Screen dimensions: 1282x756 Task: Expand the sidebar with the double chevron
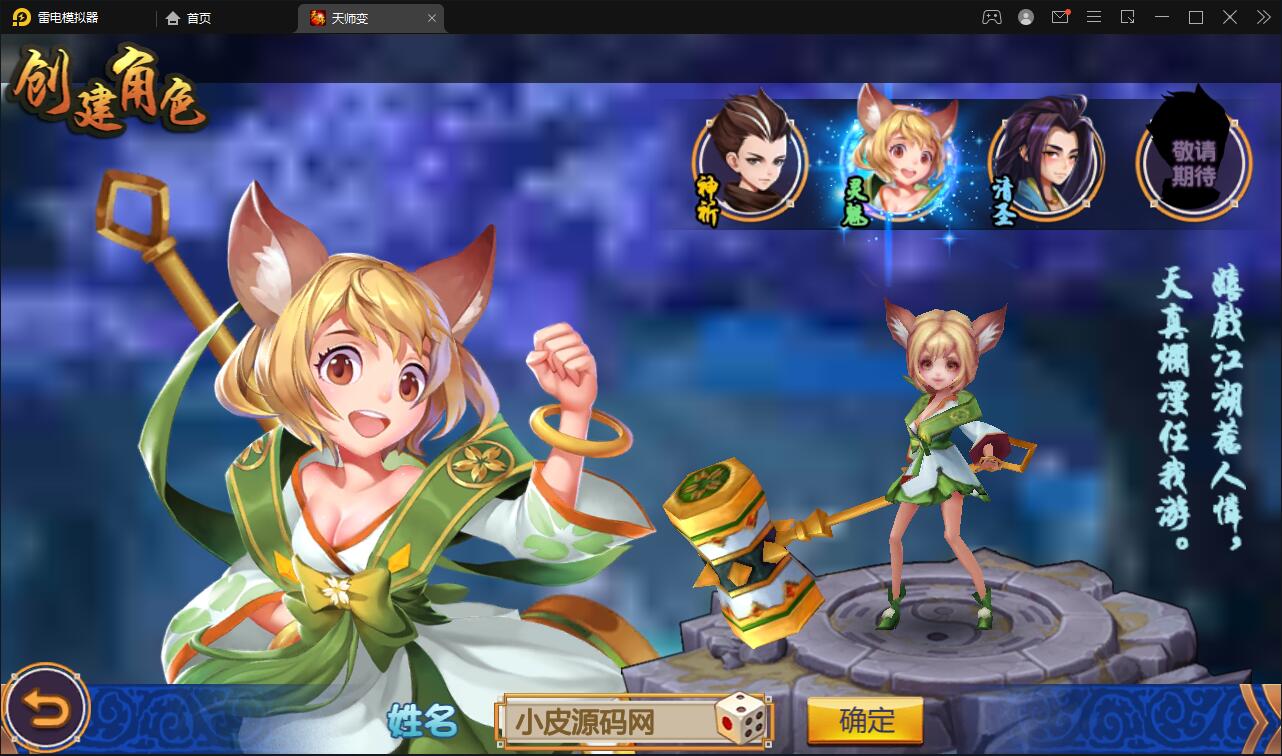[1262, 17]
